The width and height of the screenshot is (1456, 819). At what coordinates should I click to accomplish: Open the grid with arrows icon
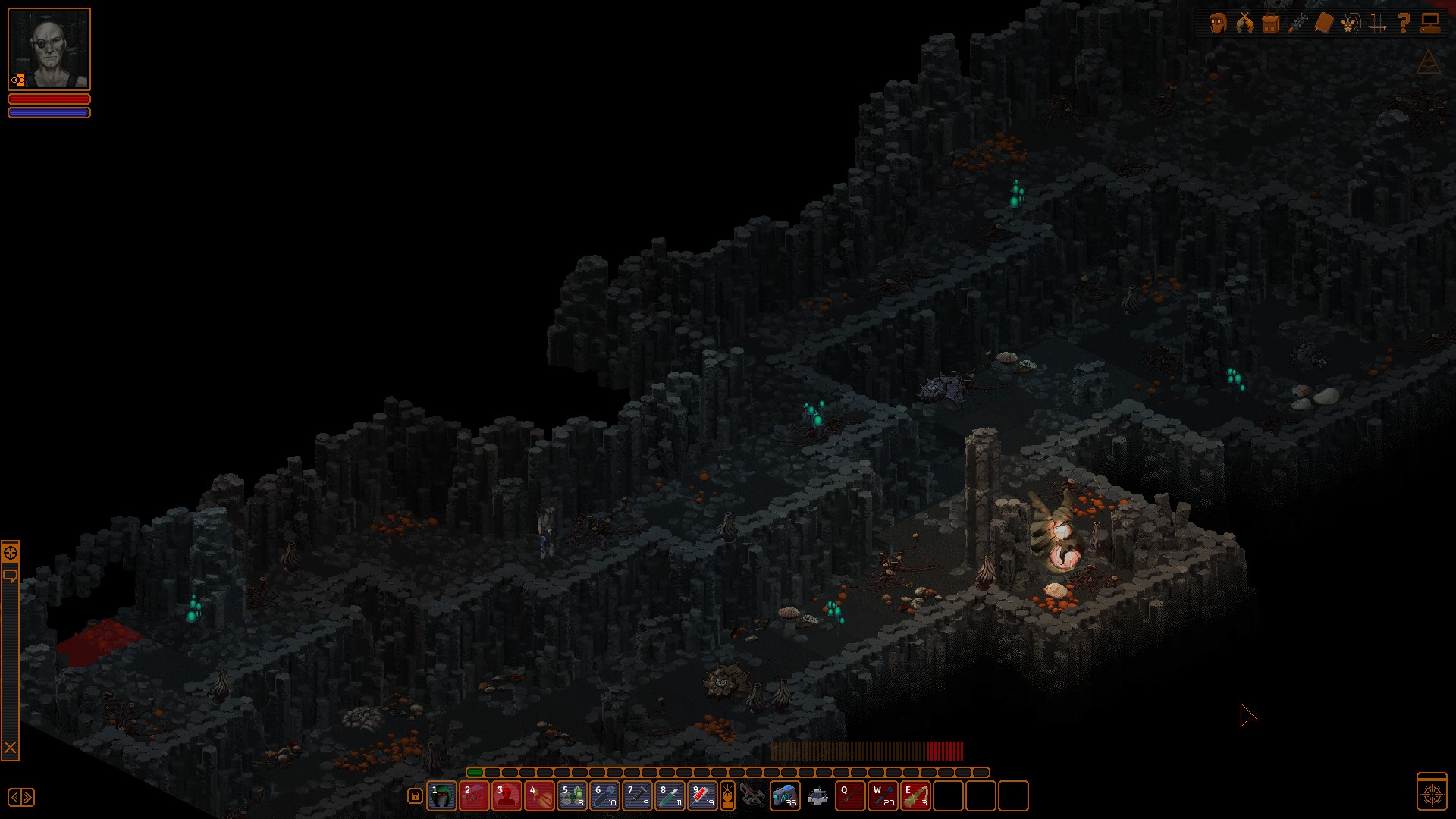1378,24
